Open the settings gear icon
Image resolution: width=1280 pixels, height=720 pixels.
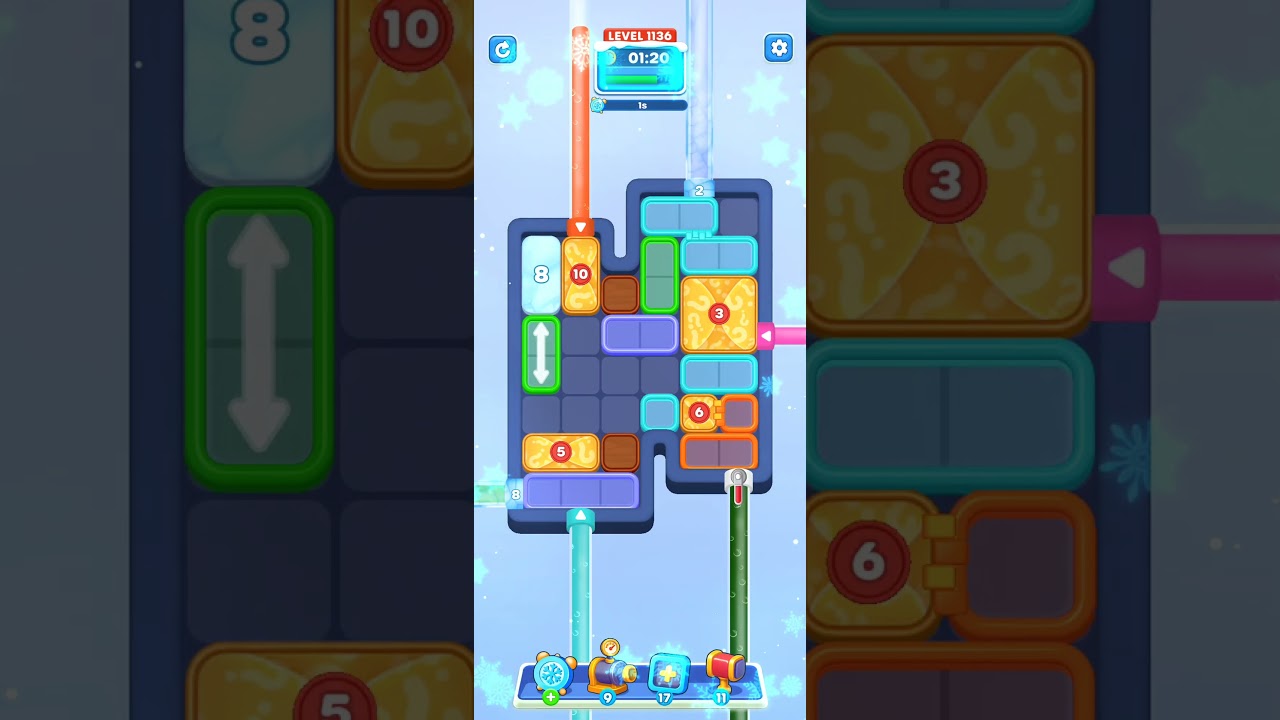click(x=779, y=47)
